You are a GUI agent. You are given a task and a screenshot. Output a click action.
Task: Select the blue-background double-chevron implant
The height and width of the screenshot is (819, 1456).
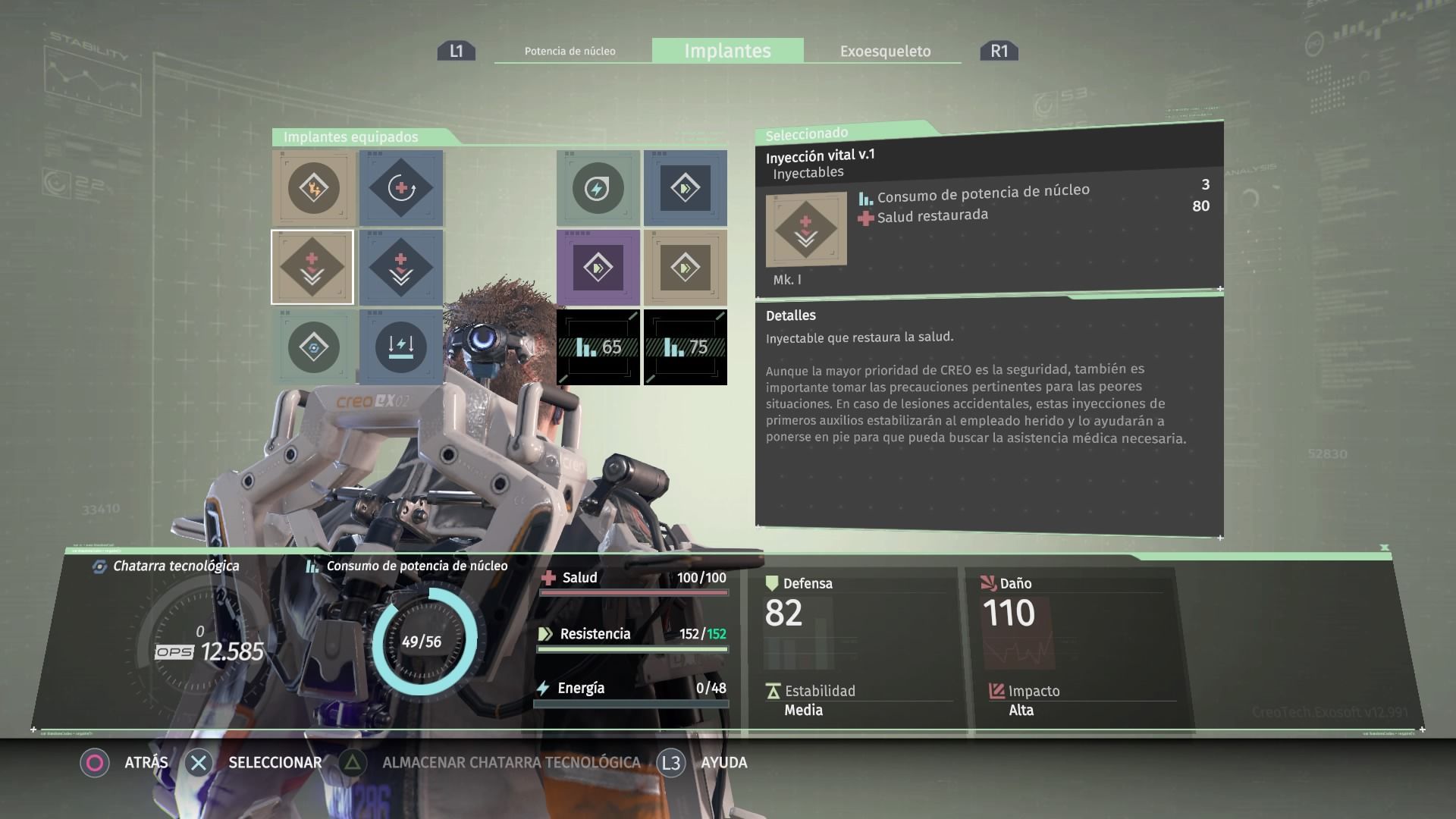685,188
